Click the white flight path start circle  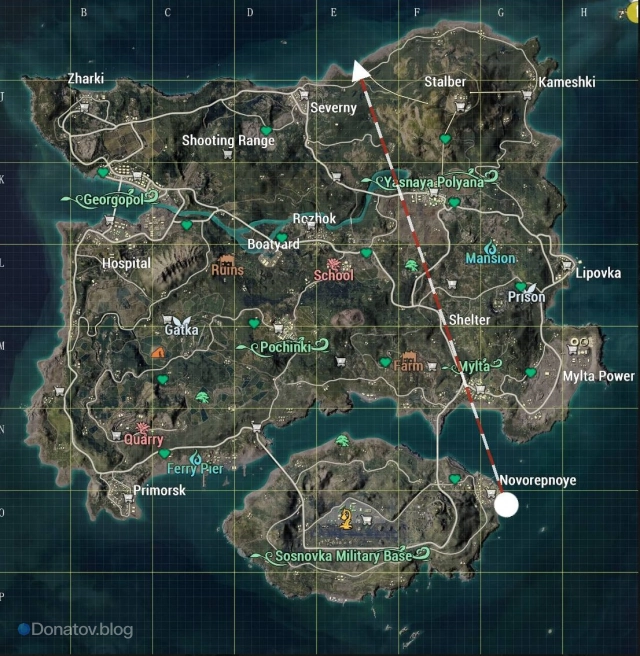[x=507, y=504]
